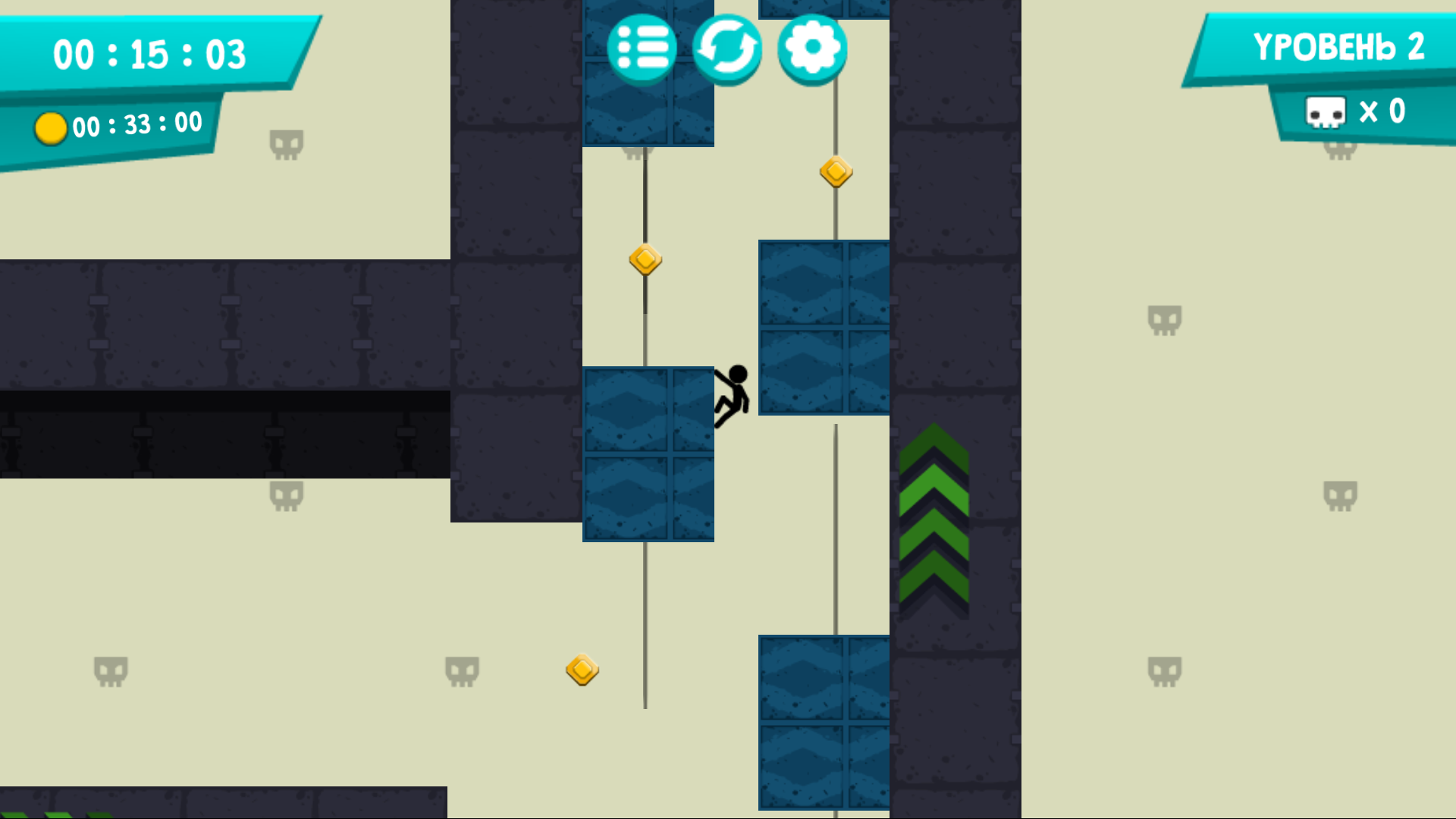
Task: Click the level timer display
Action: click(x=149, y=53)
